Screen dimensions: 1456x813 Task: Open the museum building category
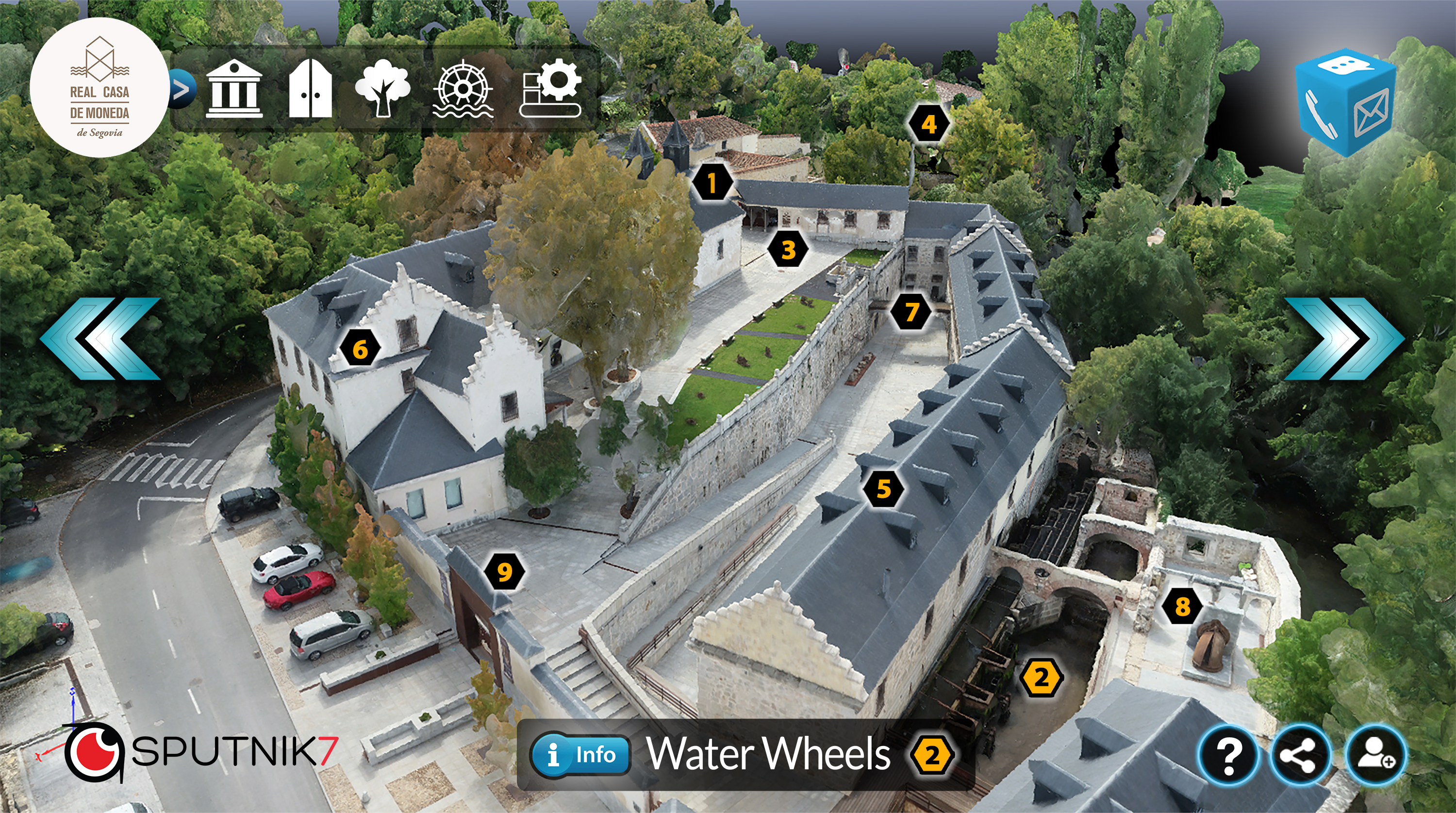pyautogui.click(x=234, y=89)
